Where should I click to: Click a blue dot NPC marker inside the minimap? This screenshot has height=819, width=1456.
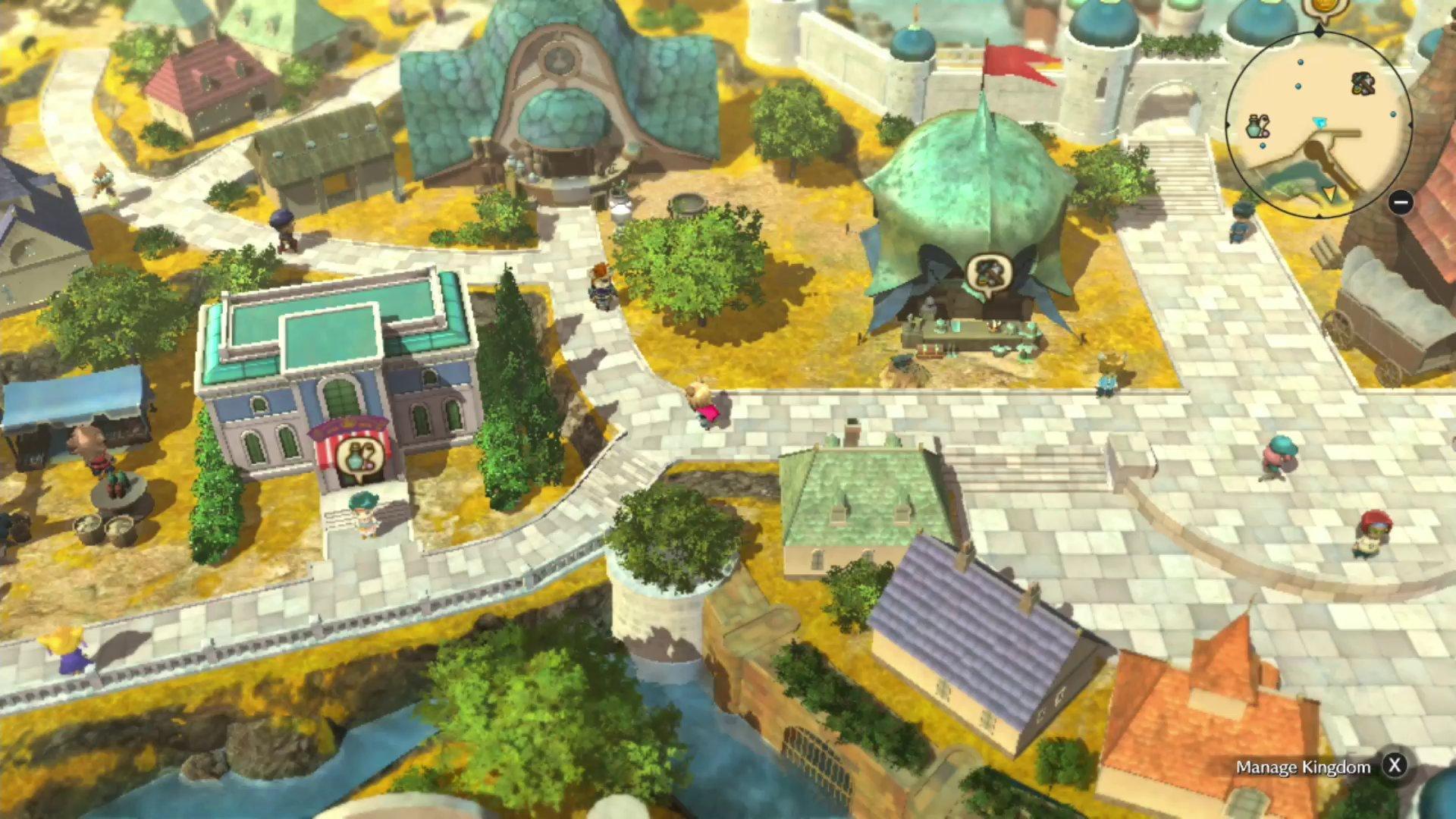tap(1299, 63)
